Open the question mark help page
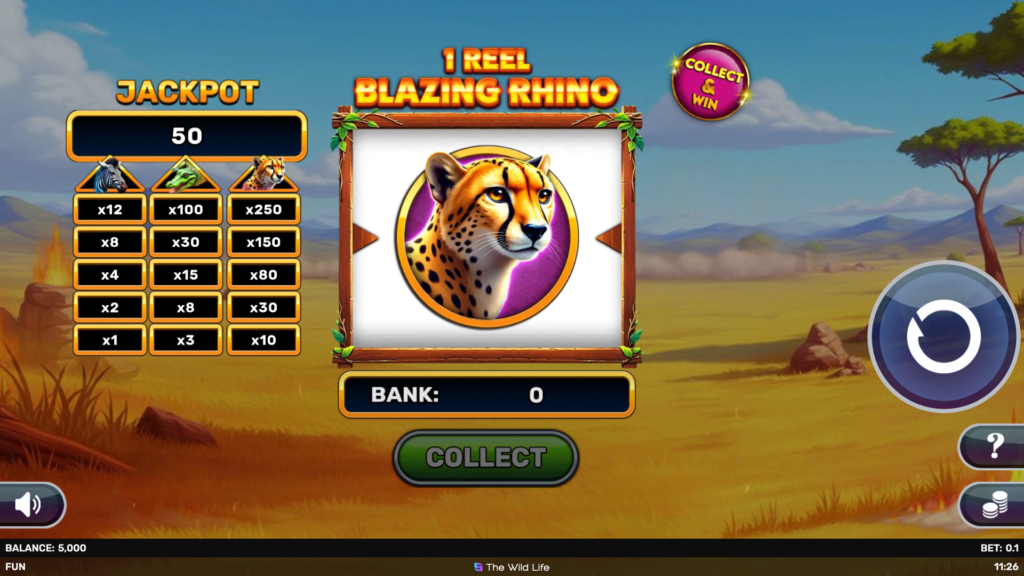The width and height of the screenshot is (1024, 576). 994,447
